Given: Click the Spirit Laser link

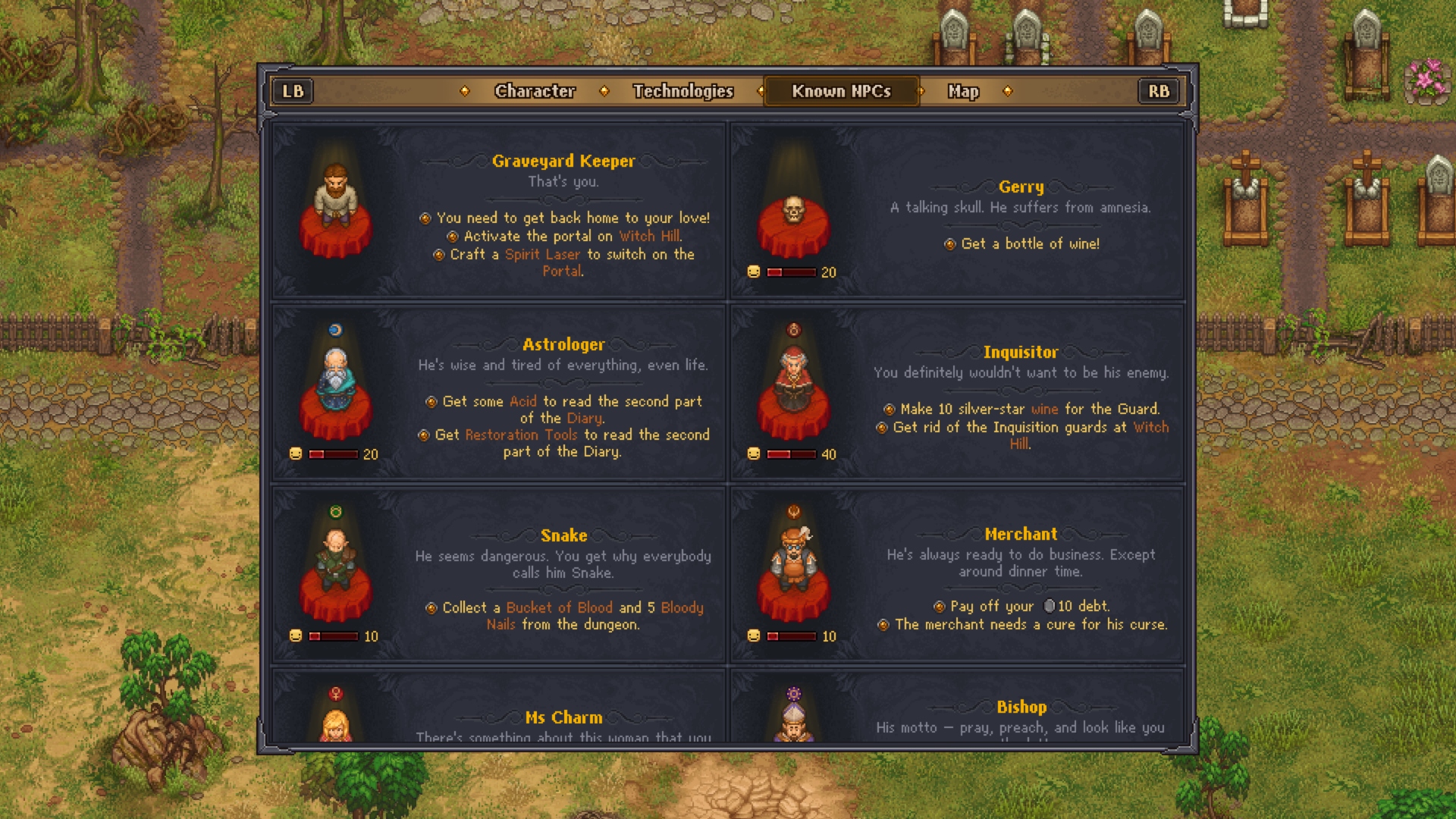Looking at the screenshot, I should coord(543,255).
